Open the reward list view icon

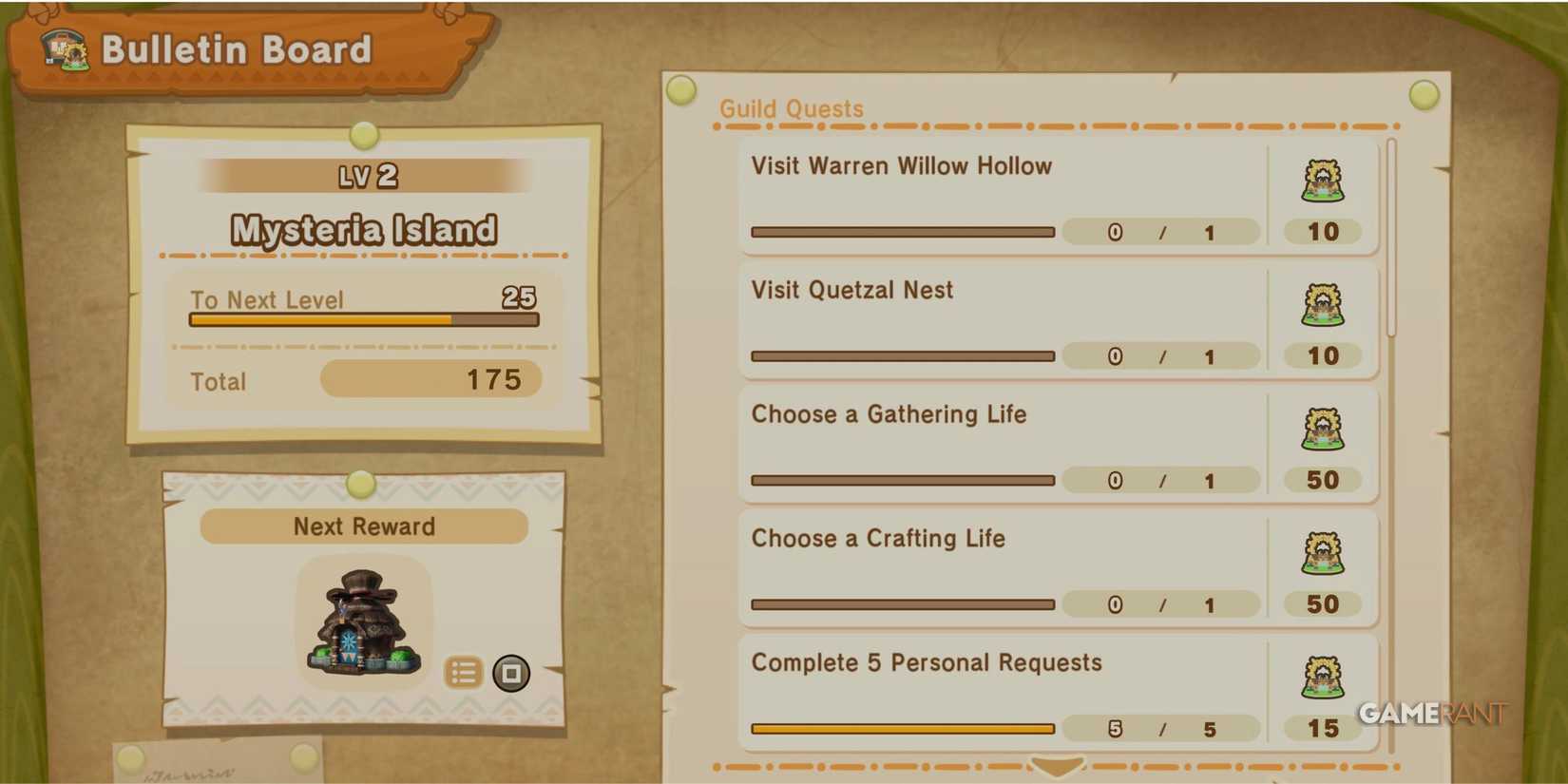[x=465, y=671]
